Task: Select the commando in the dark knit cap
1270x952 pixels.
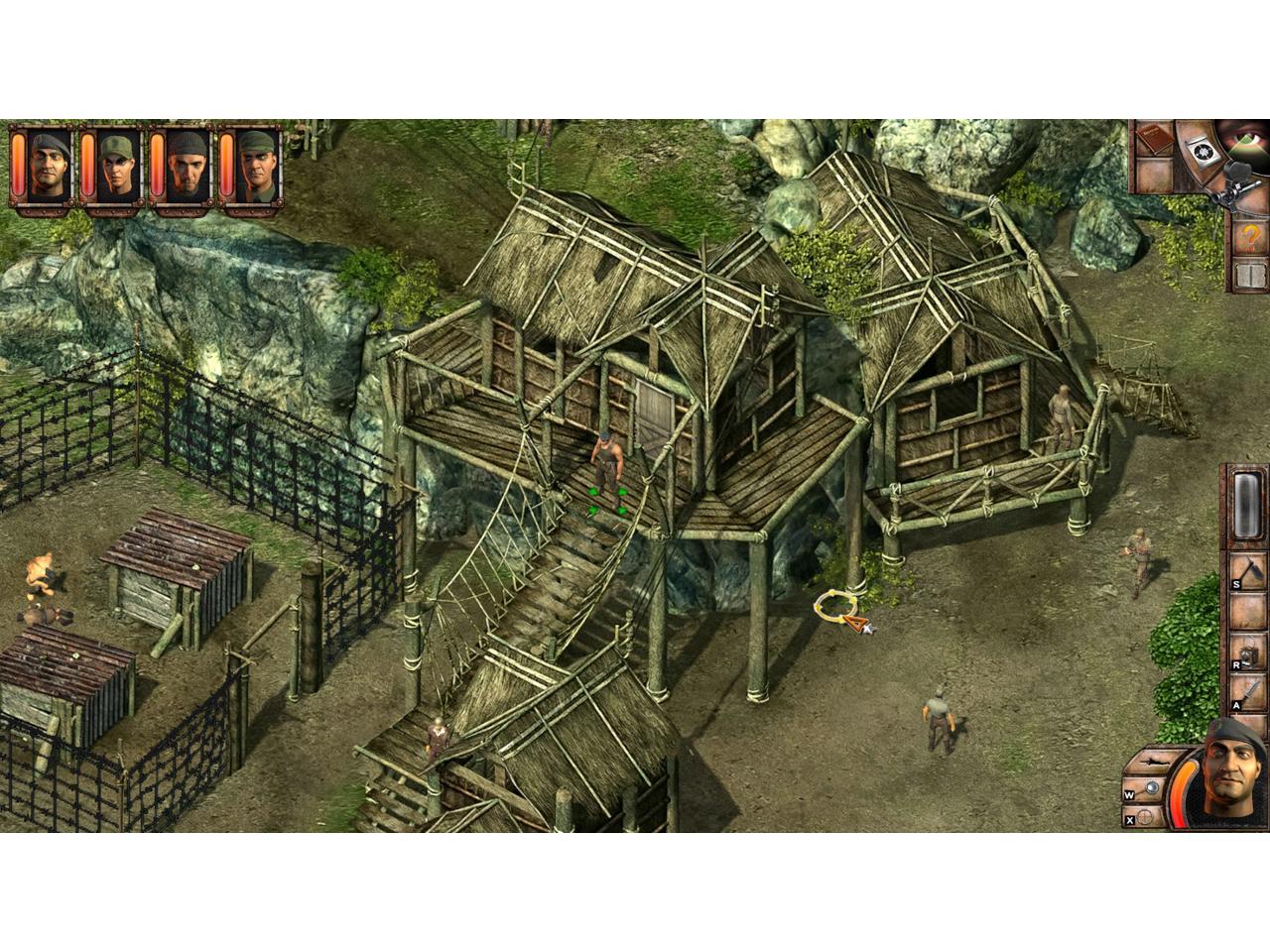Action: click(x=185, y=166)
